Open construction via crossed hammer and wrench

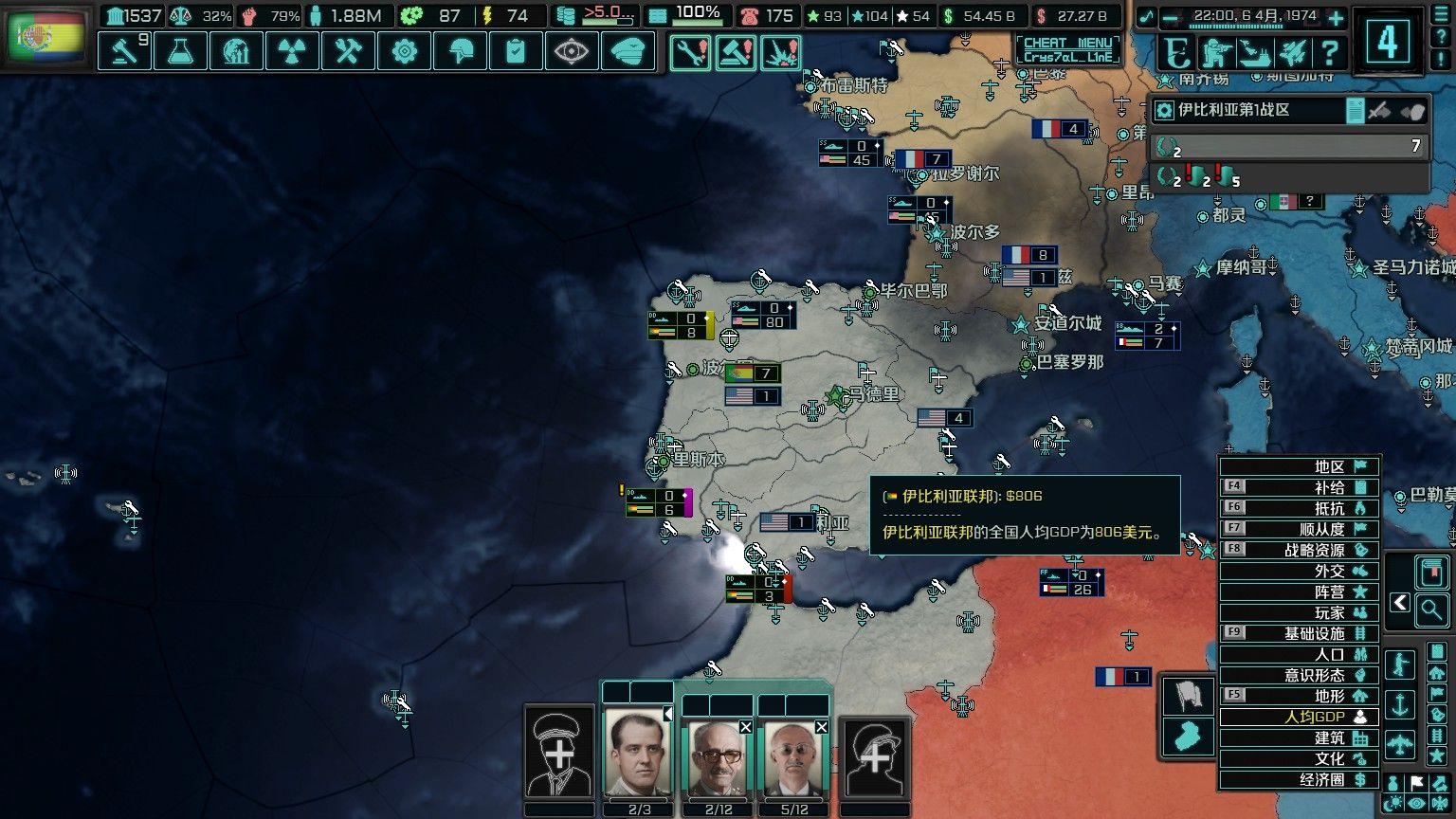coord(348,51)
